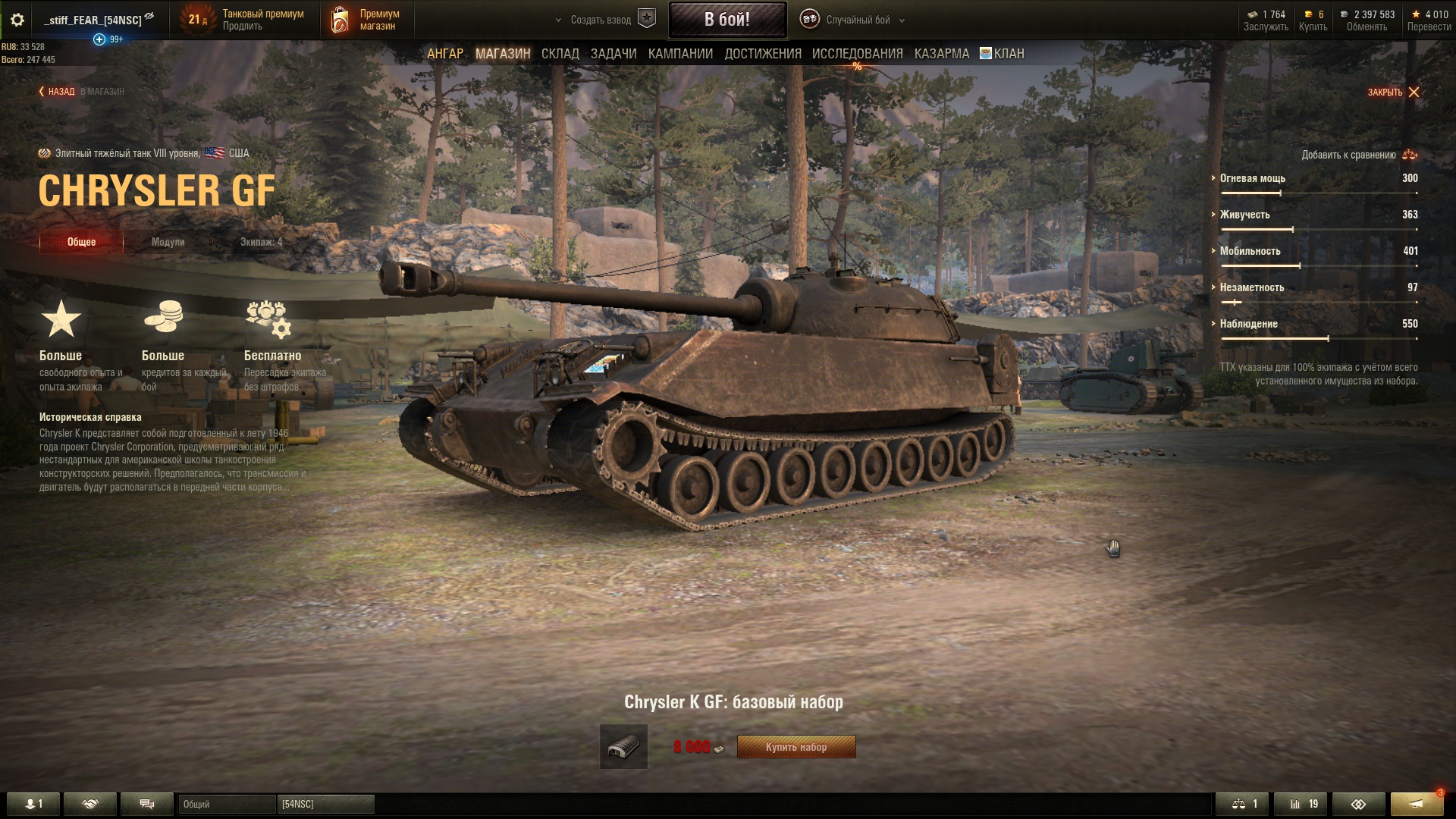Image resolution: width=1456 pixels, height=819 pixels.
Task: Close the vehicle preview with ЗАКРЫТЬ
Action: coord(1393,93)
